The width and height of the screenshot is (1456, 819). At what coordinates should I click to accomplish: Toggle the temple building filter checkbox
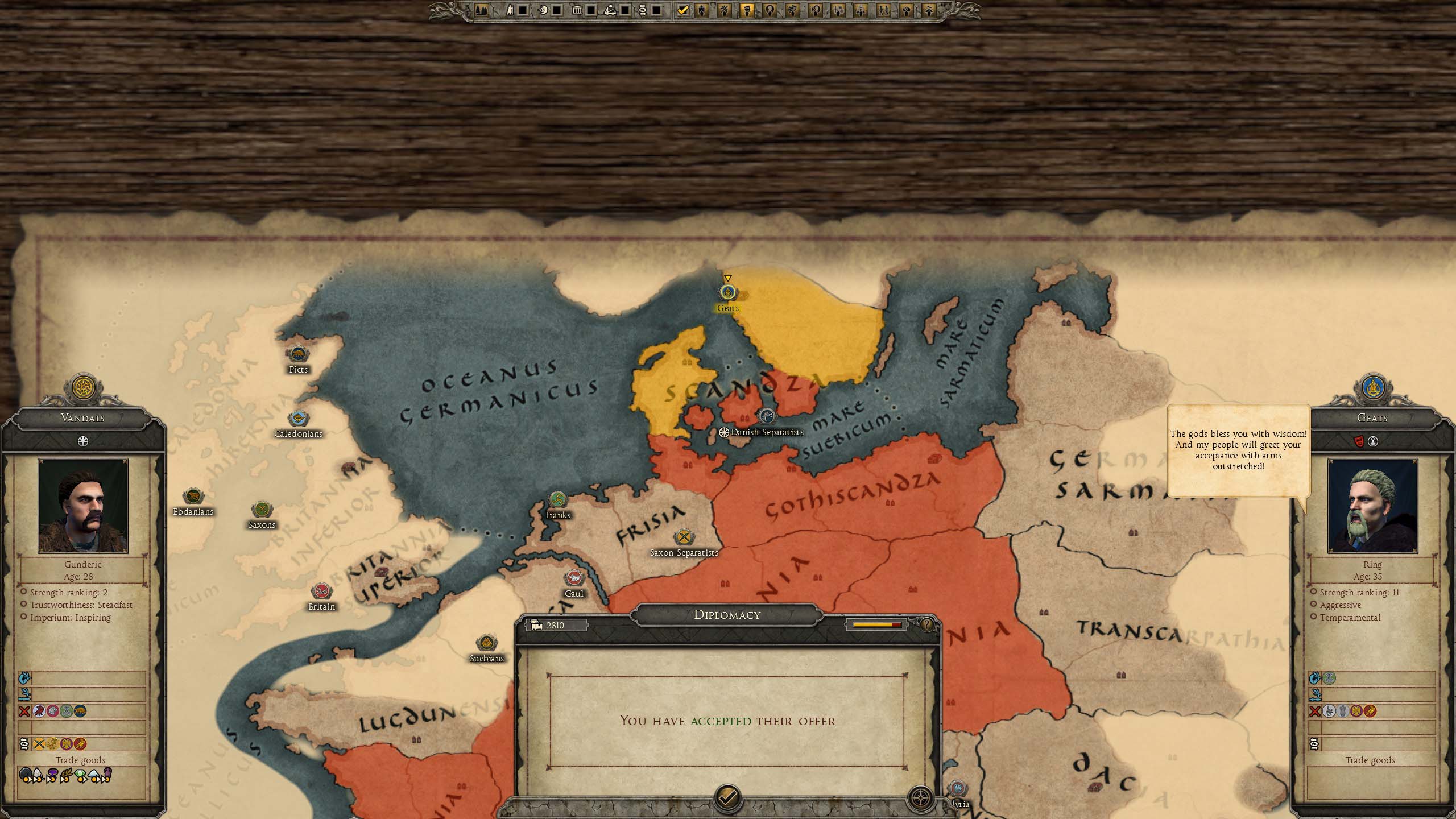[591, 10]
